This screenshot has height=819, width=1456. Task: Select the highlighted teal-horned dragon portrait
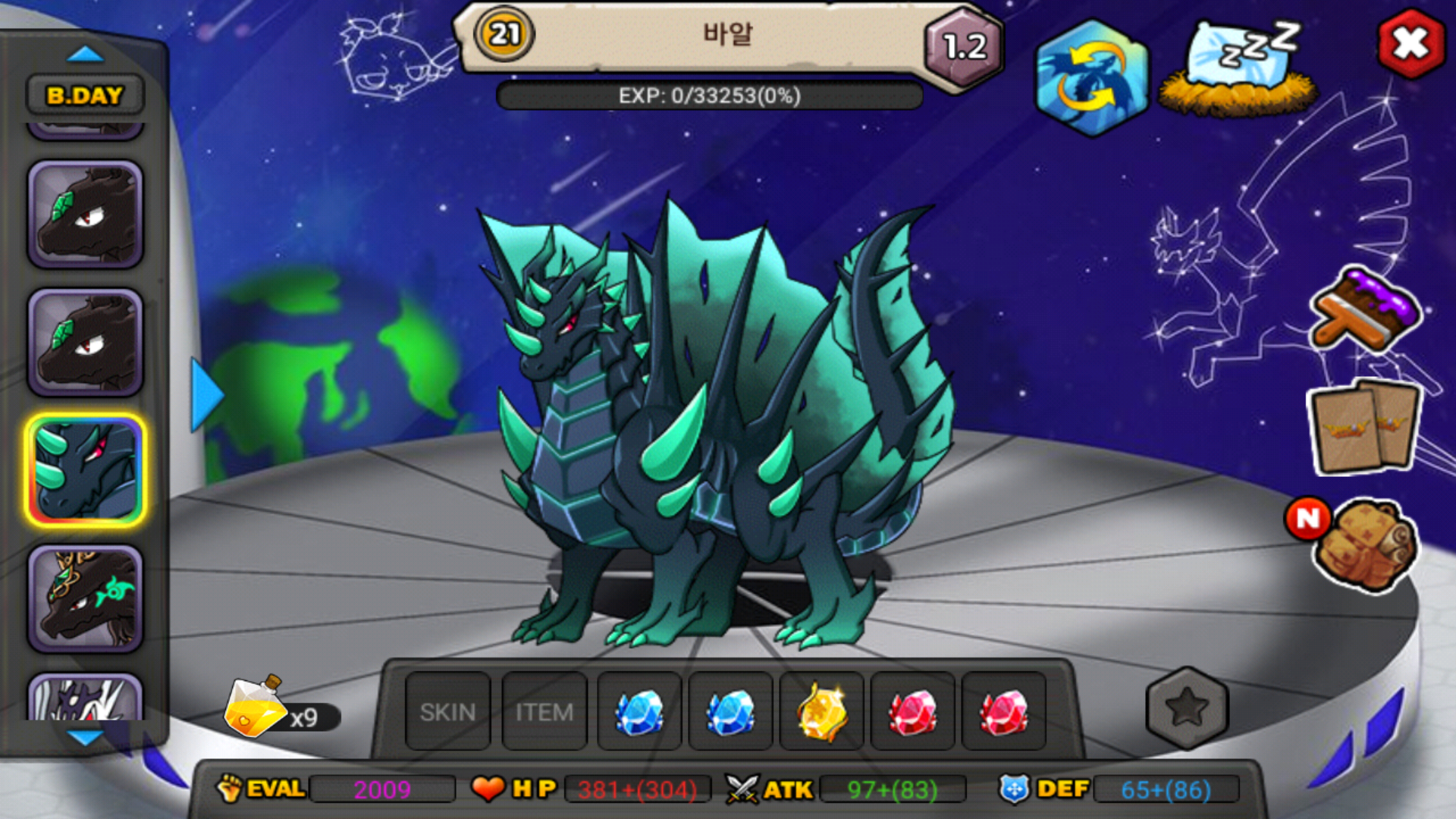pos(85,470)
